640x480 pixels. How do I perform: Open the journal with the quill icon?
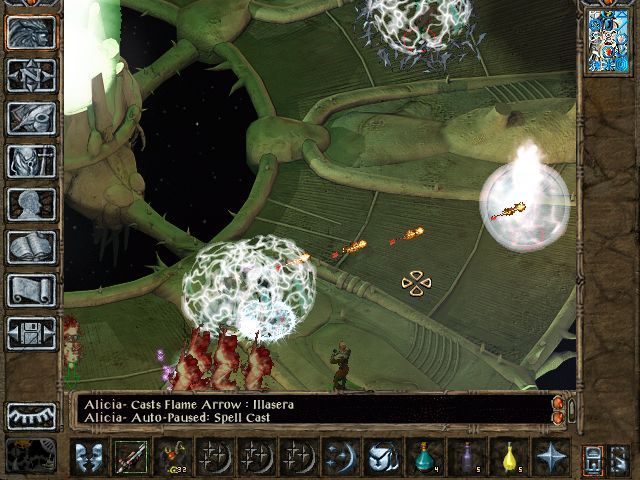pyautogui.click(x=31, y=118)
